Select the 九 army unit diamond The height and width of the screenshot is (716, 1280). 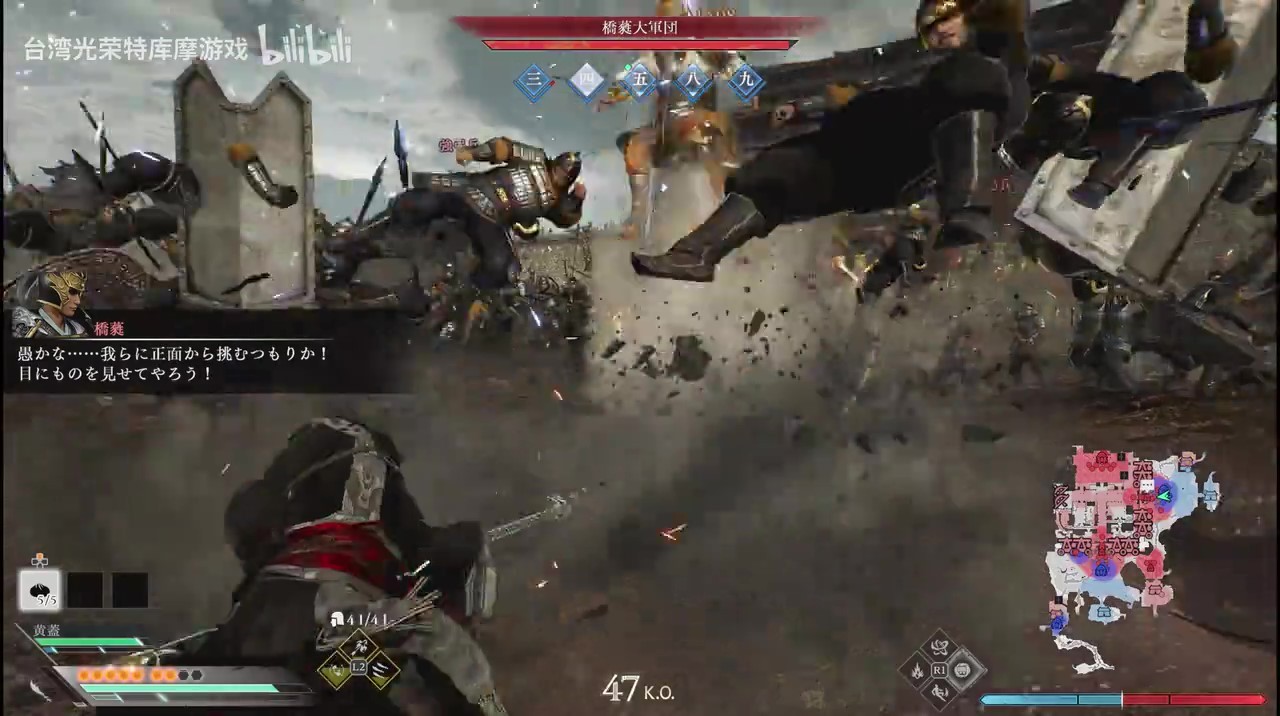[x=745, y=83]
